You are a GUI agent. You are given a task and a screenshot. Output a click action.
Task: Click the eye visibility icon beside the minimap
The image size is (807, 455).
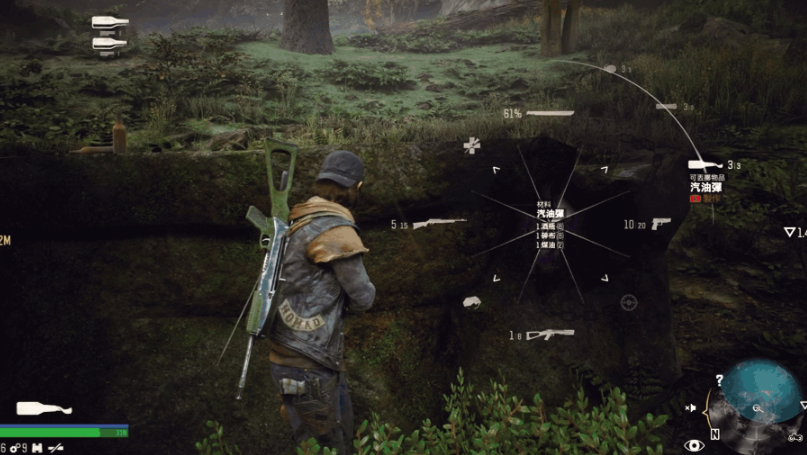click(x=694, y=445)
